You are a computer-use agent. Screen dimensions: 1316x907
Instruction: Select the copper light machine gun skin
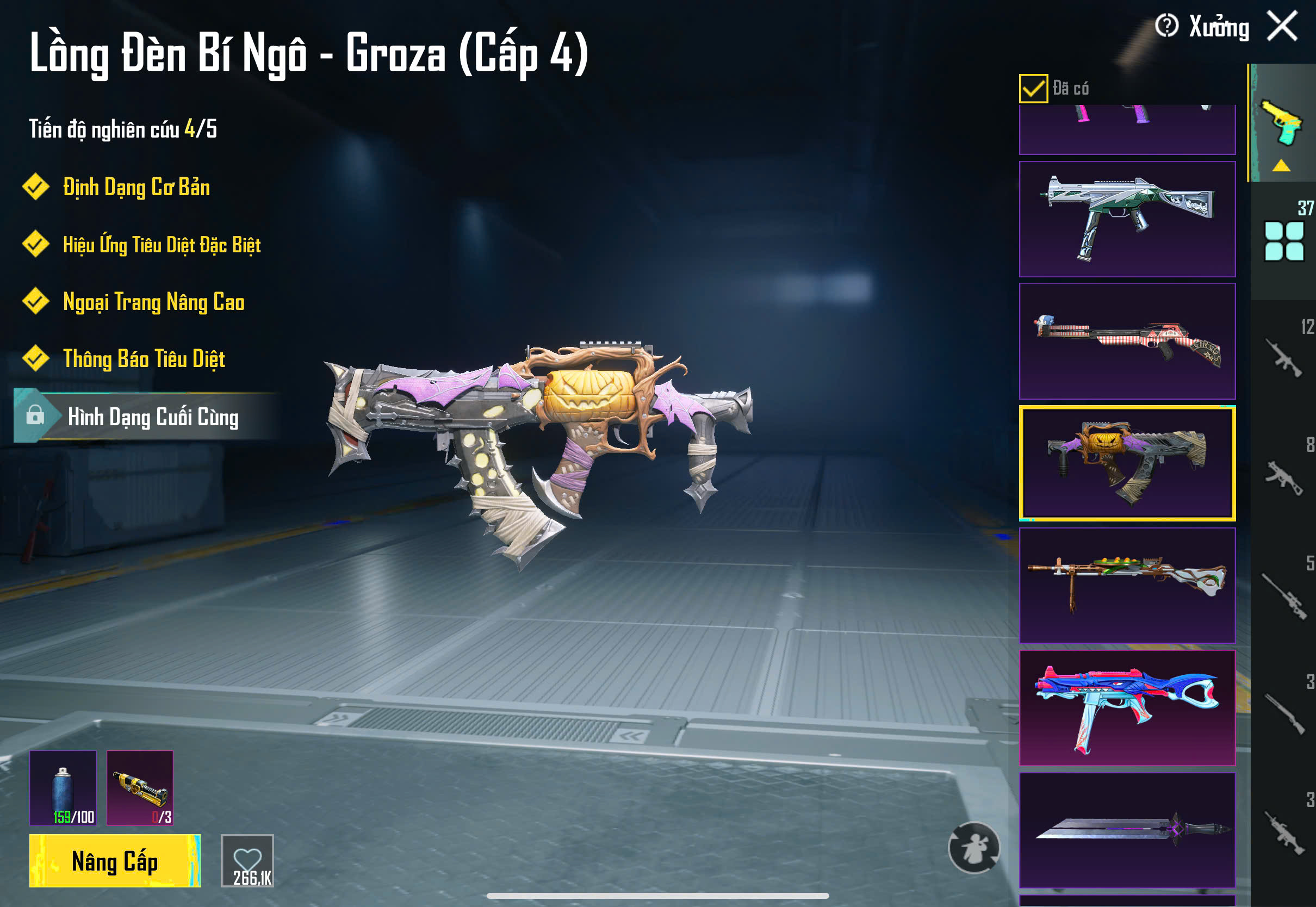(x=1127, y=585)
